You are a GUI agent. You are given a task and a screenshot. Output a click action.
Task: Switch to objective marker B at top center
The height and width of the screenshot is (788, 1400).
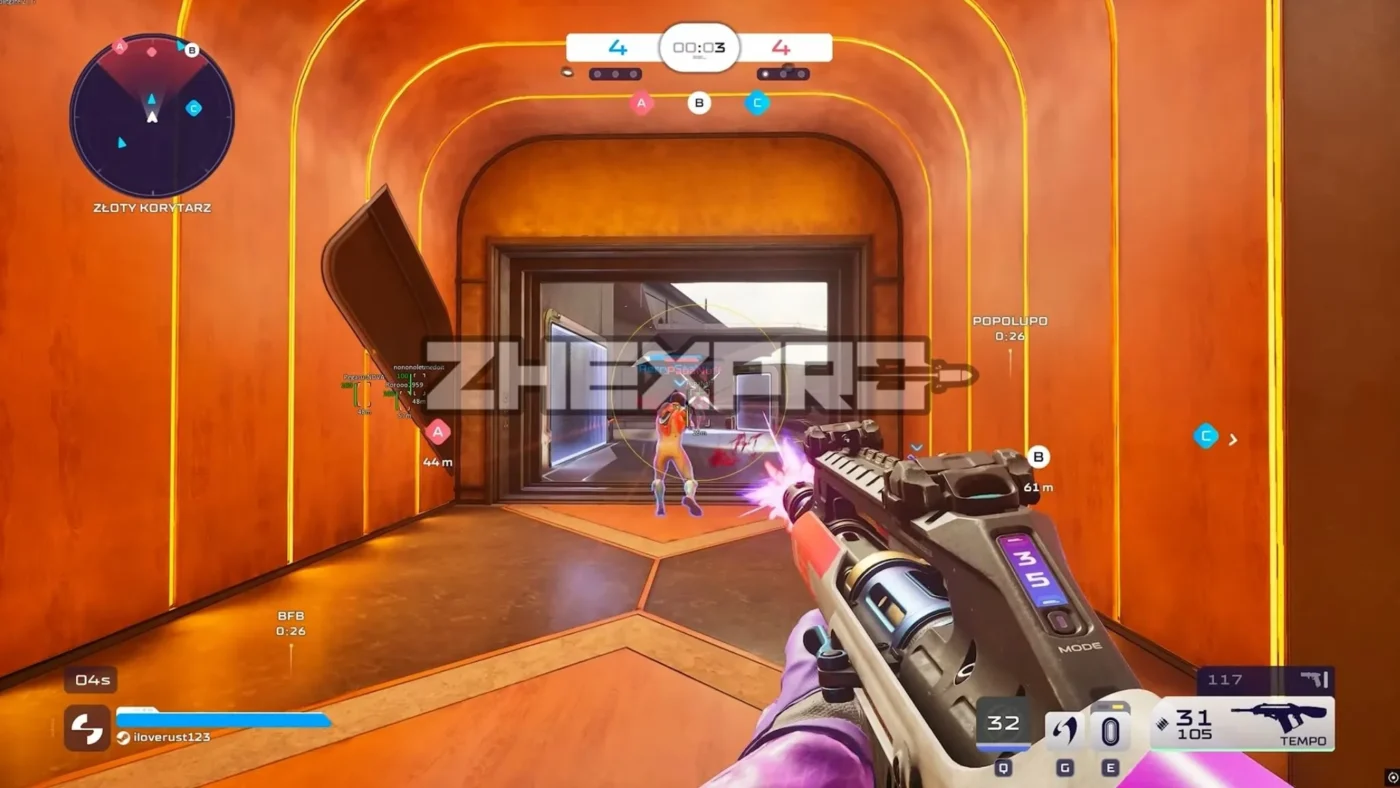coord(699,102)
